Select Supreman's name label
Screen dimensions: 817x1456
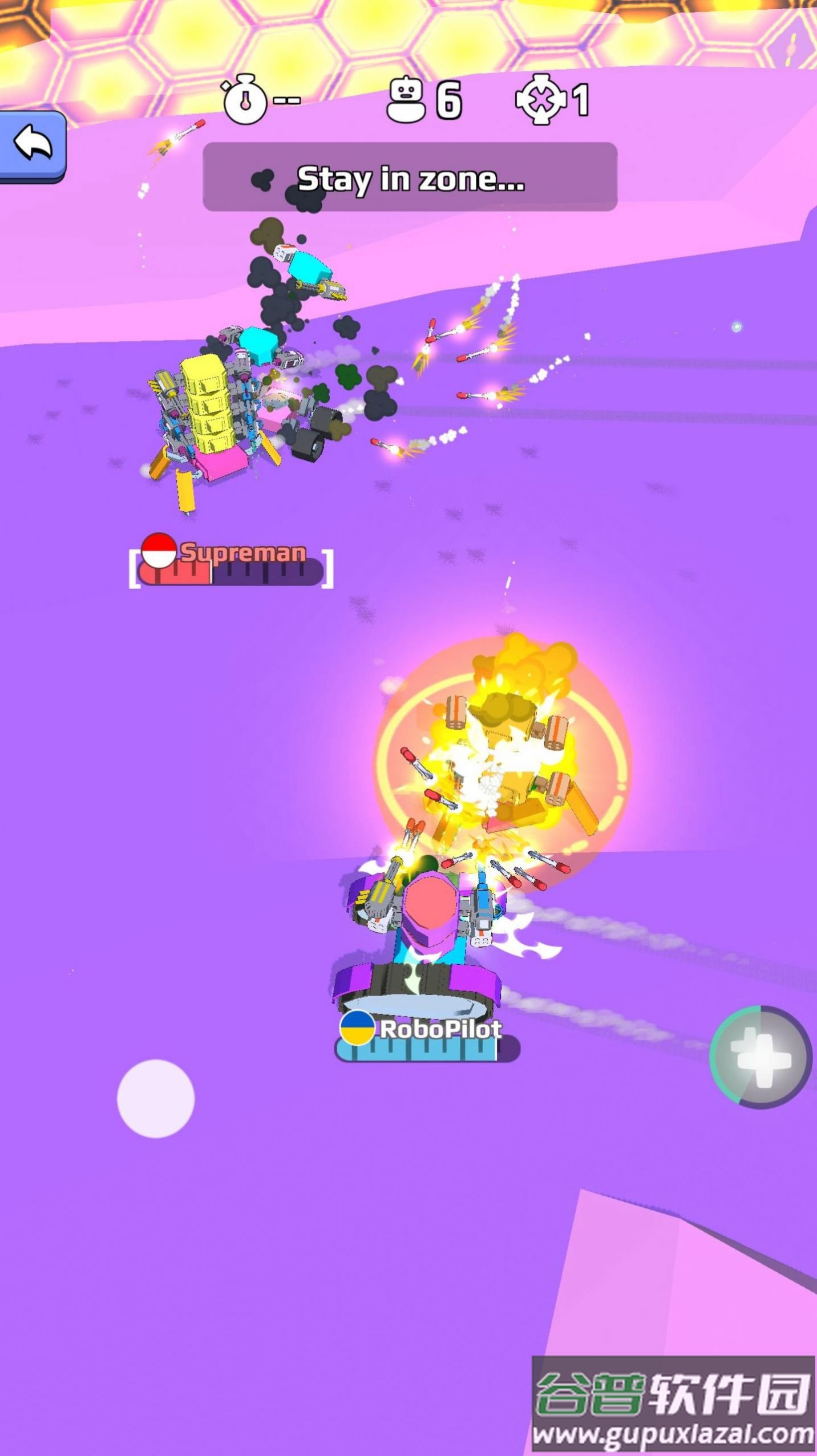click(x=242, y=552)
